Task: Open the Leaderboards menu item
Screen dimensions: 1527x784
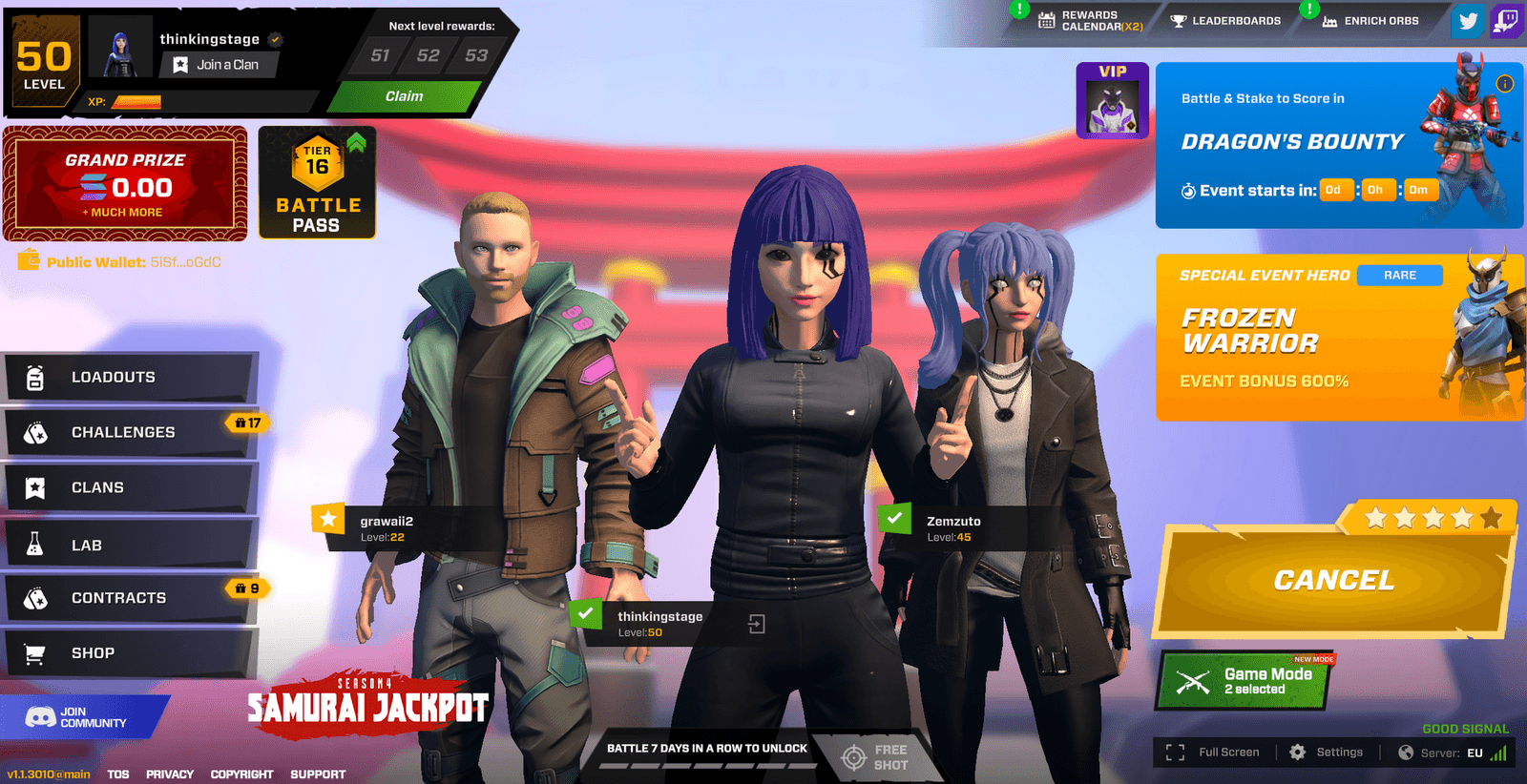Action: (x=1225, y=19)
